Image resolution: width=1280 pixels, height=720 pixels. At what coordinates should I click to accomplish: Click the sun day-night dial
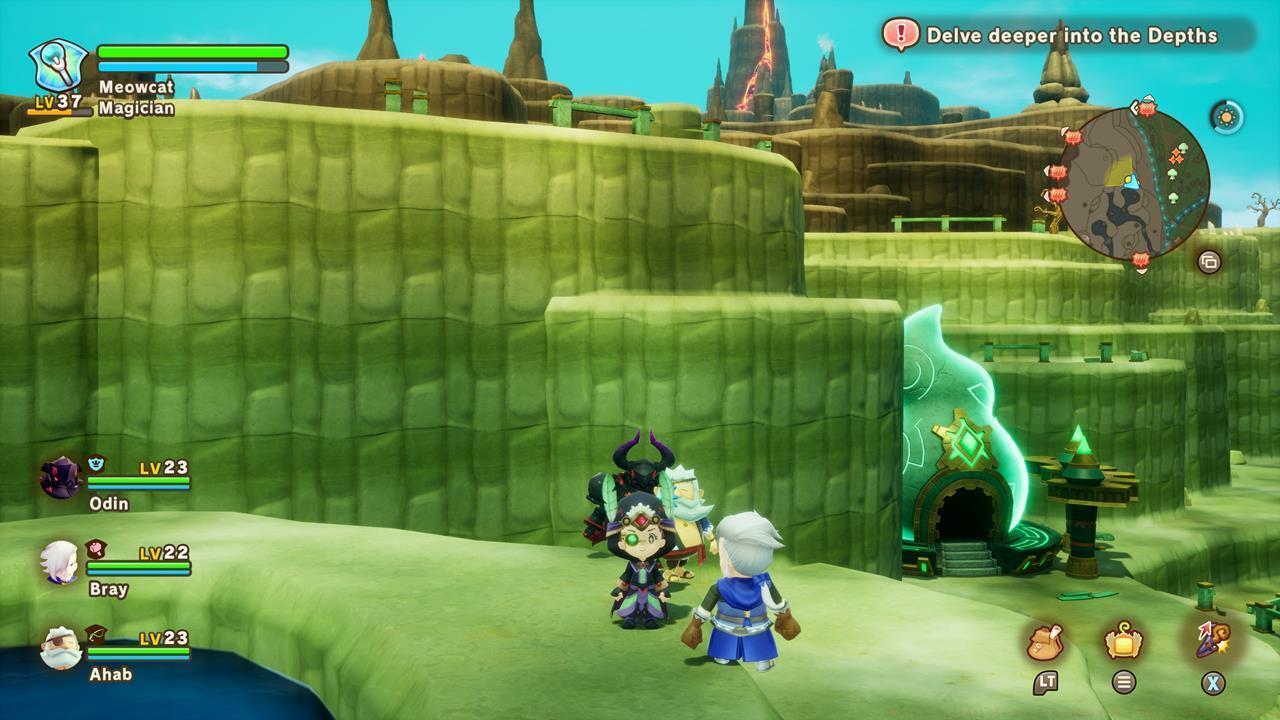click(x=1226, y=118)
